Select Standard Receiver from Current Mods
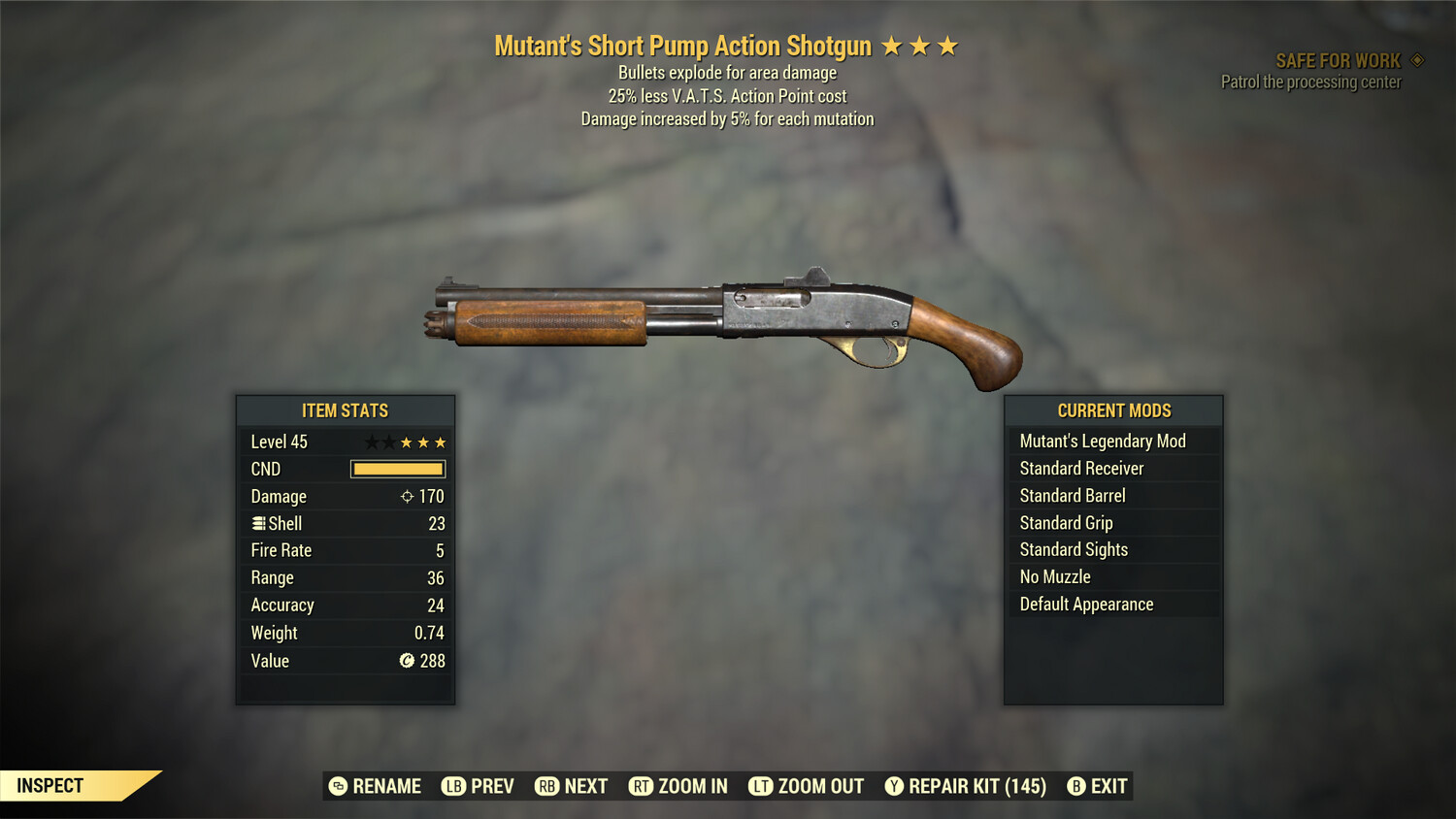Viewport: 1456px width, 819px height. [x=1080, y=468]
